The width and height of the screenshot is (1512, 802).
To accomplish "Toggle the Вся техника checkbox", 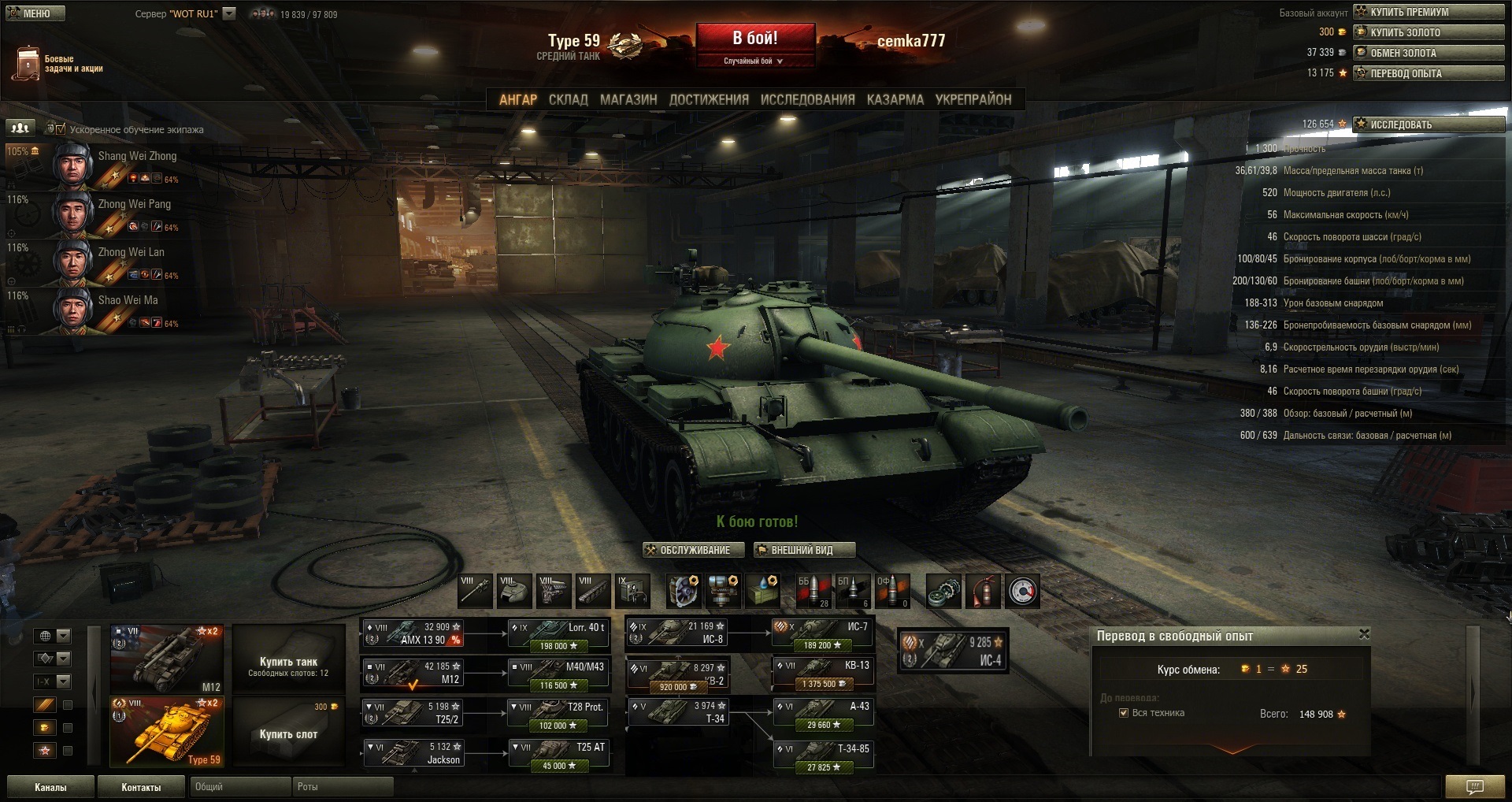I will (x=1124, y=713).
